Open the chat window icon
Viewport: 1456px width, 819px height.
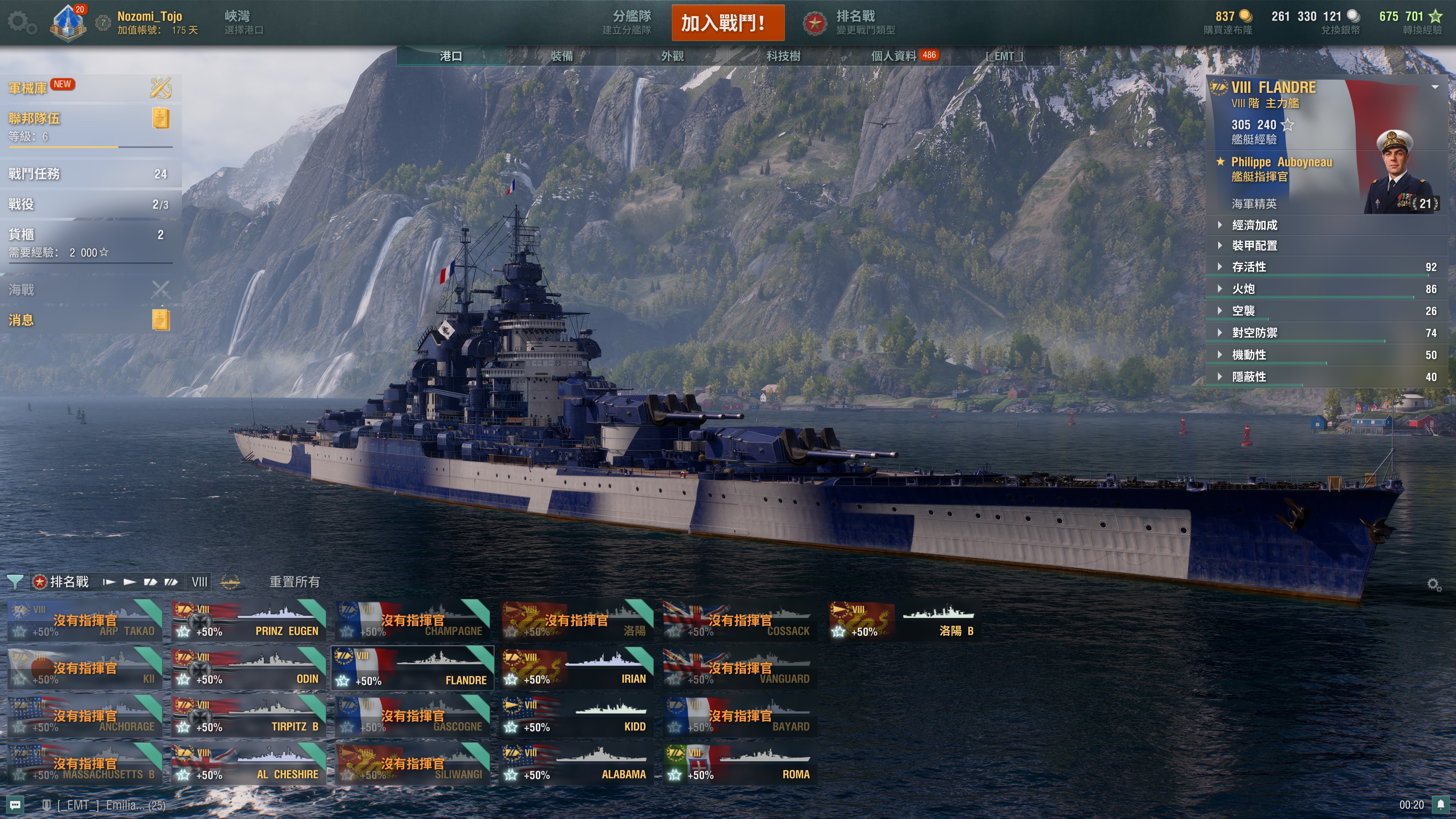(x=15, y=805)
